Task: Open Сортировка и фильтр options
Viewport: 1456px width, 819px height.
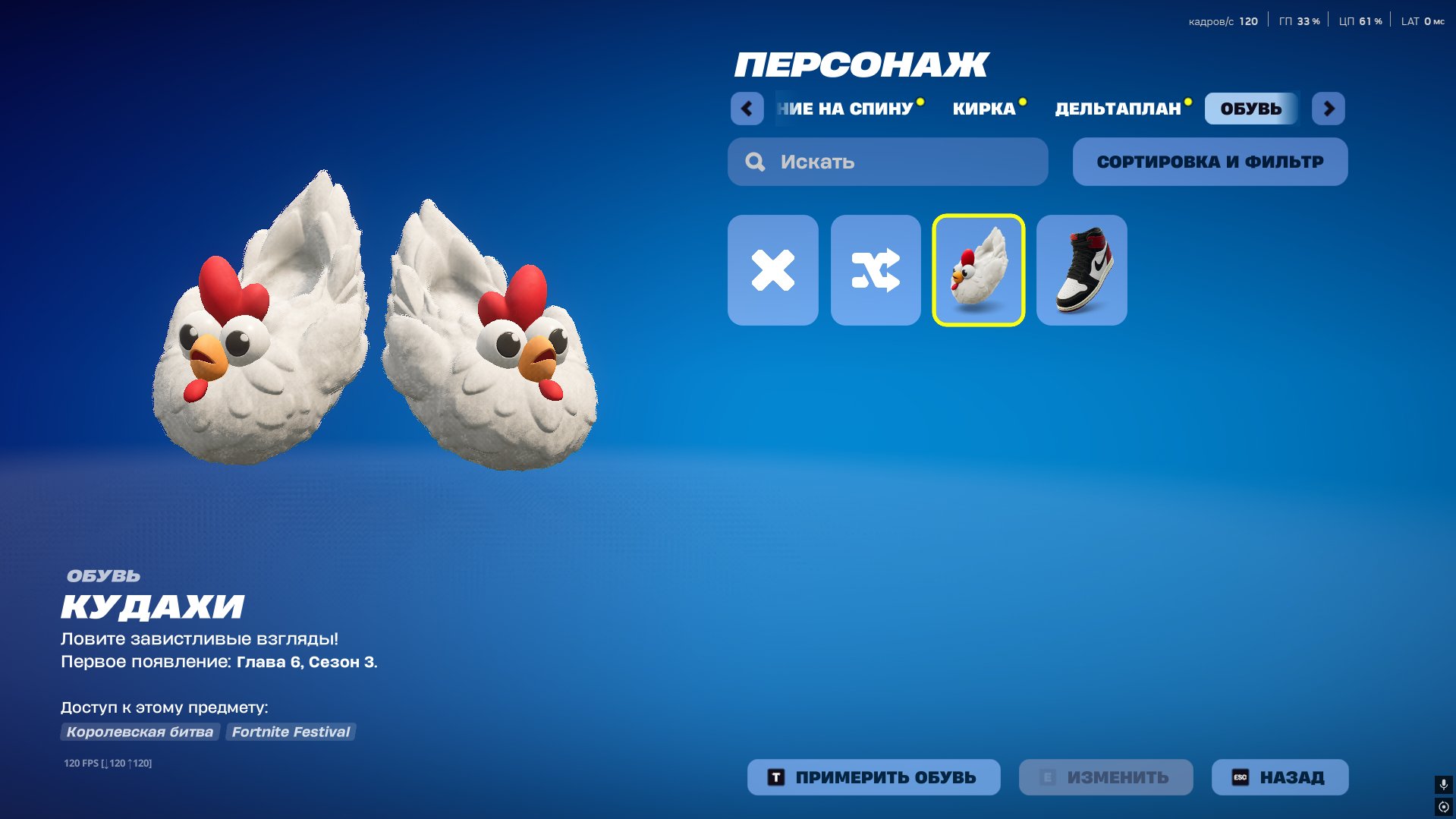Action: (x=1209, y=162)
